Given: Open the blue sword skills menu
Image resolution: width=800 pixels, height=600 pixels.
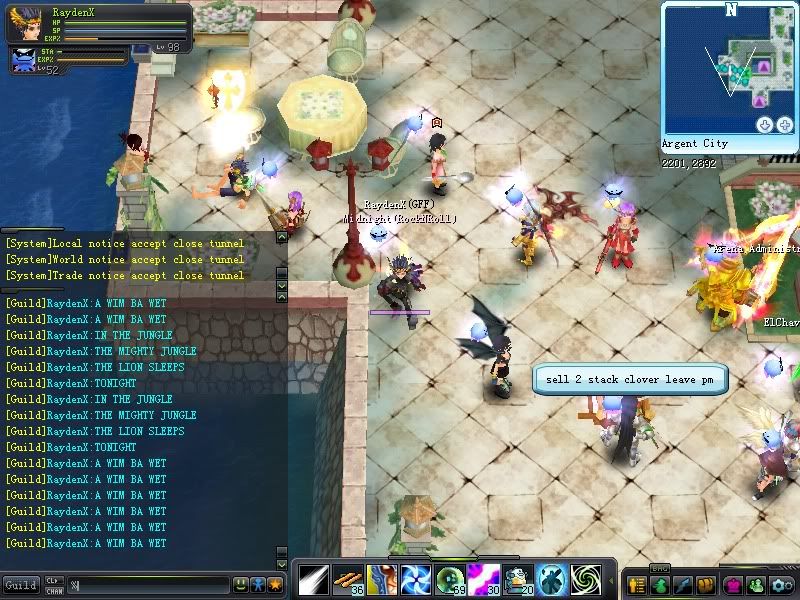Looking at the screenshot, I should click(x=683, y=585).
